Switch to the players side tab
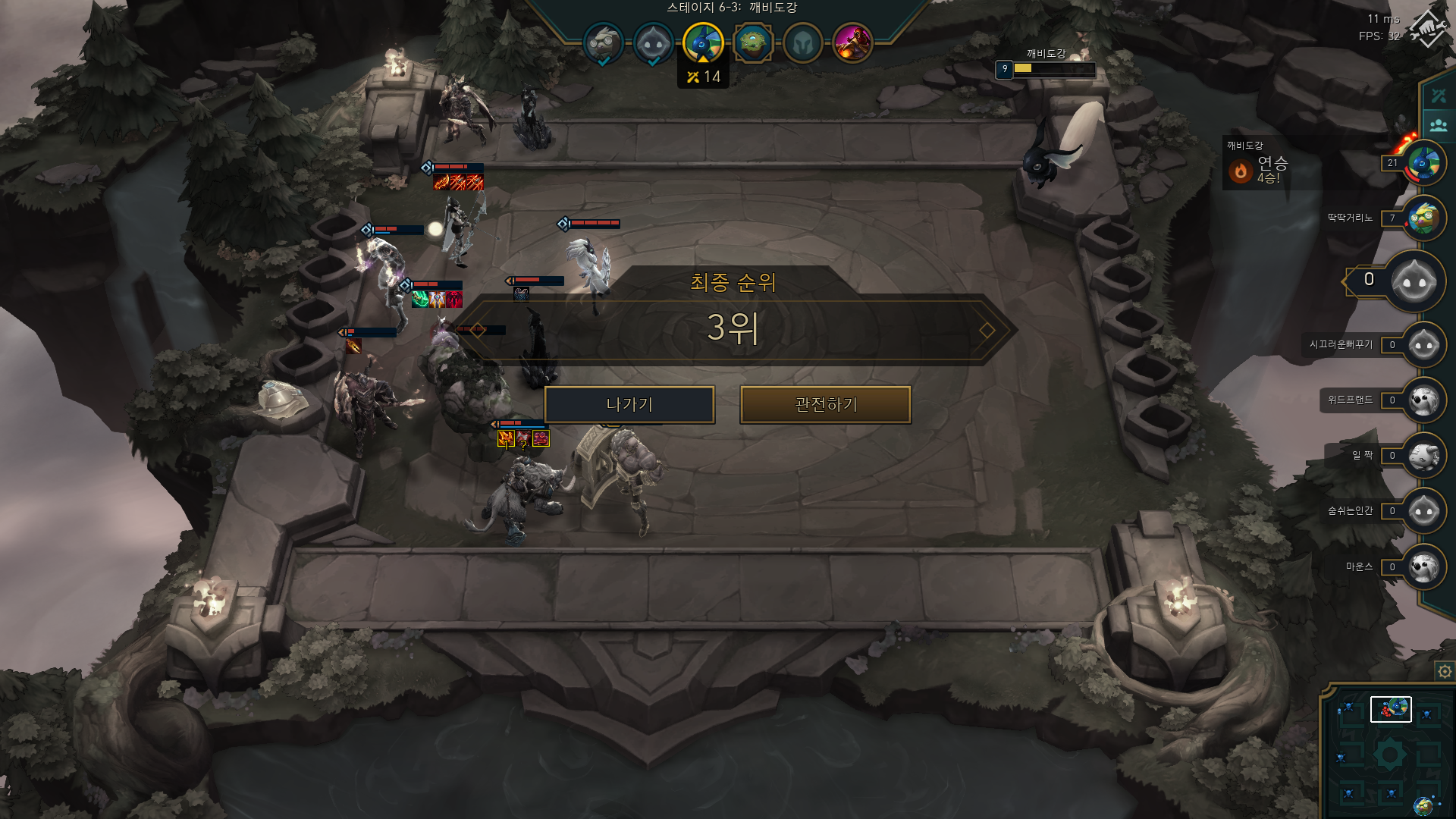 (x=1439, y=125)
